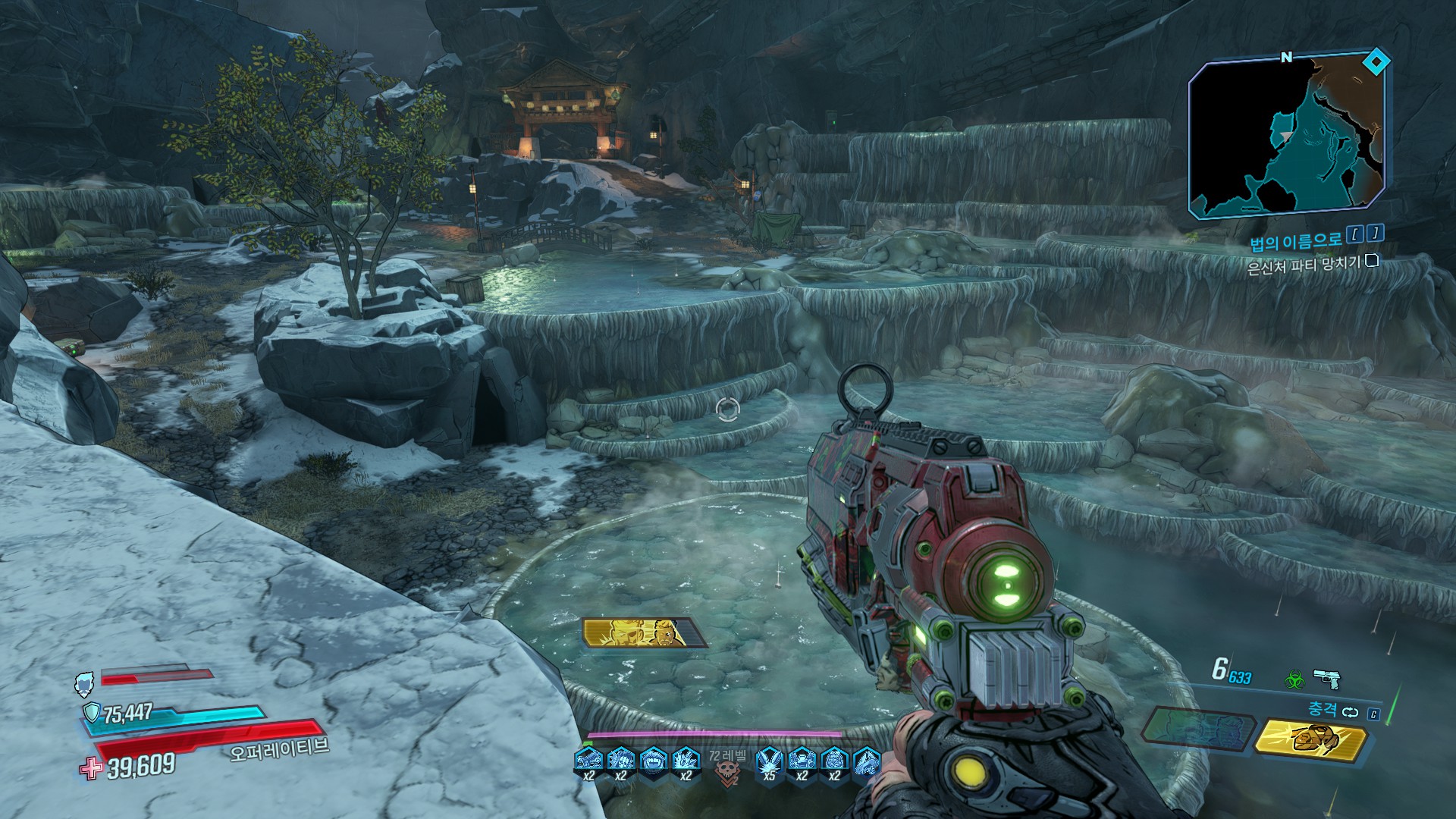1456x819 pixels.
Task: Click the diamond objective marker above minimap
Action: pos(1376,60)
